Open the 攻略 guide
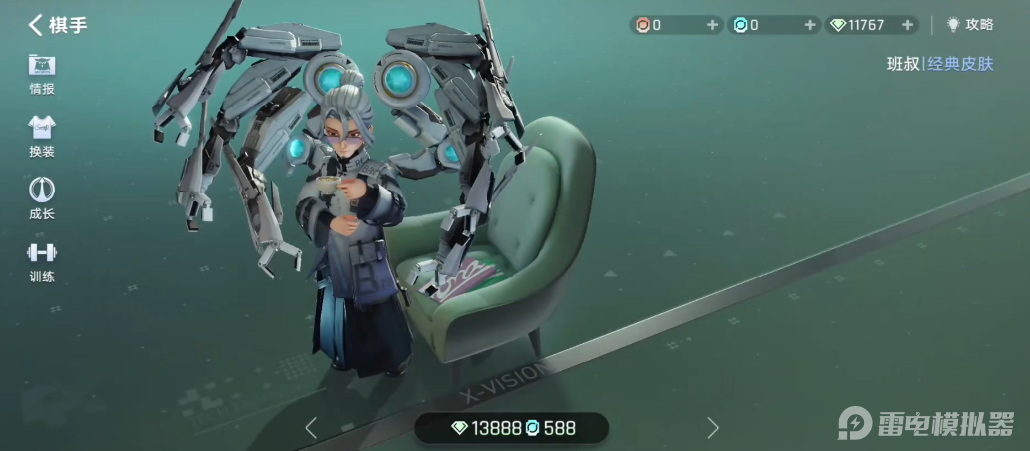This screenshot has height=451, width=1030. [970, 25]
